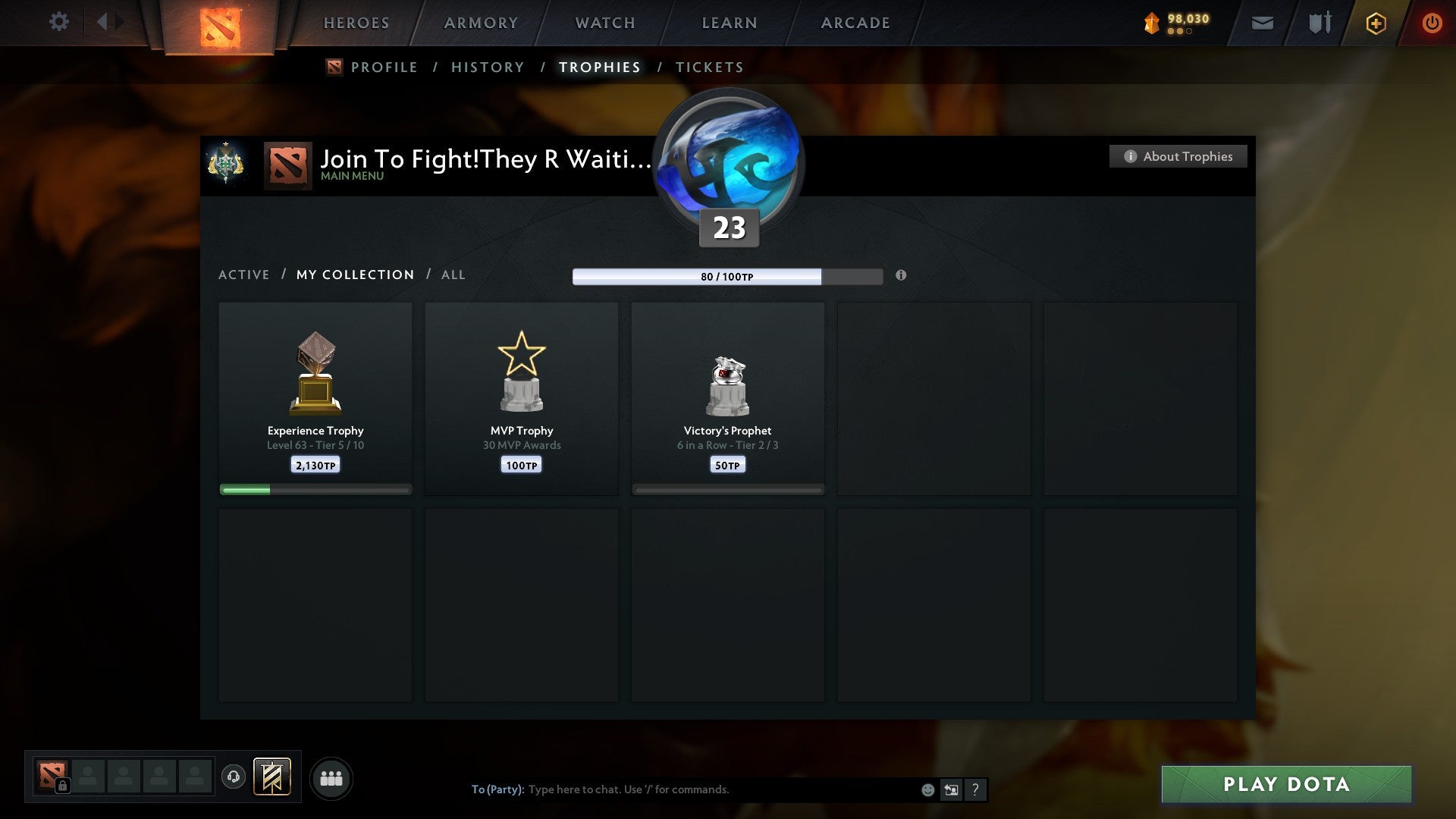Click the back navigation arrow
Screen dimensions: 1456x819
[x=102, y=22]
